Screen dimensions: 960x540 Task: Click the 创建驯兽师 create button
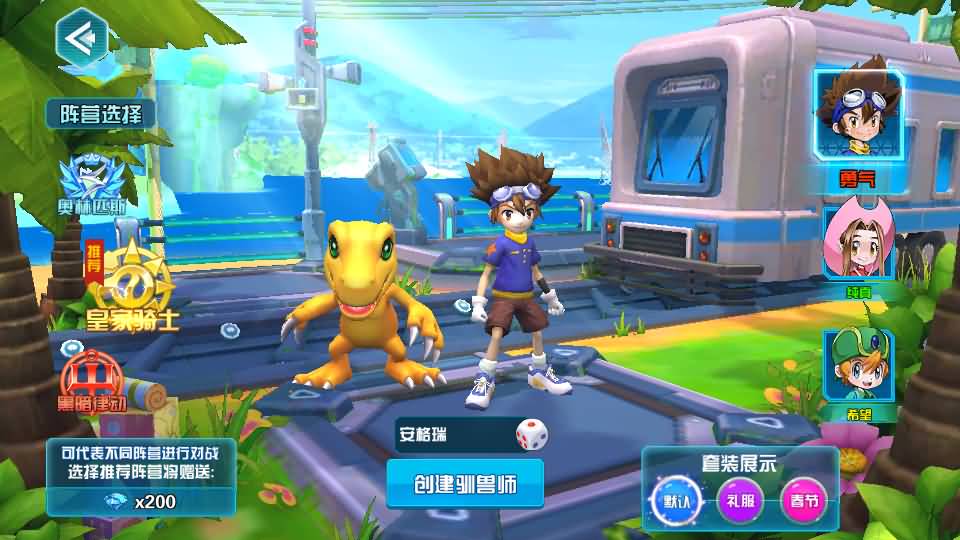click(465, 484)
